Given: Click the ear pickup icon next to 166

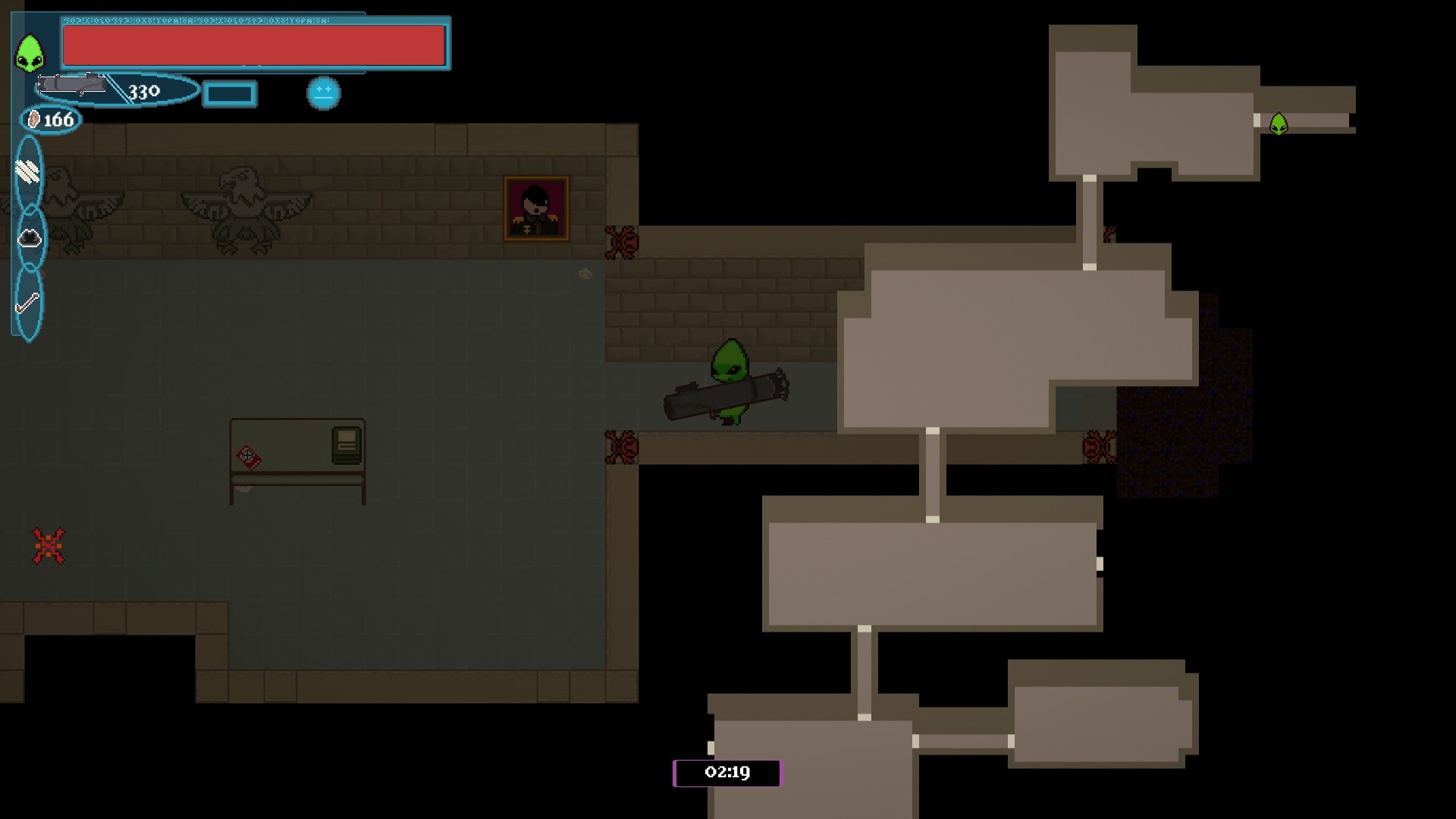Looking at the screenshot, I should (x=33, y=118).
